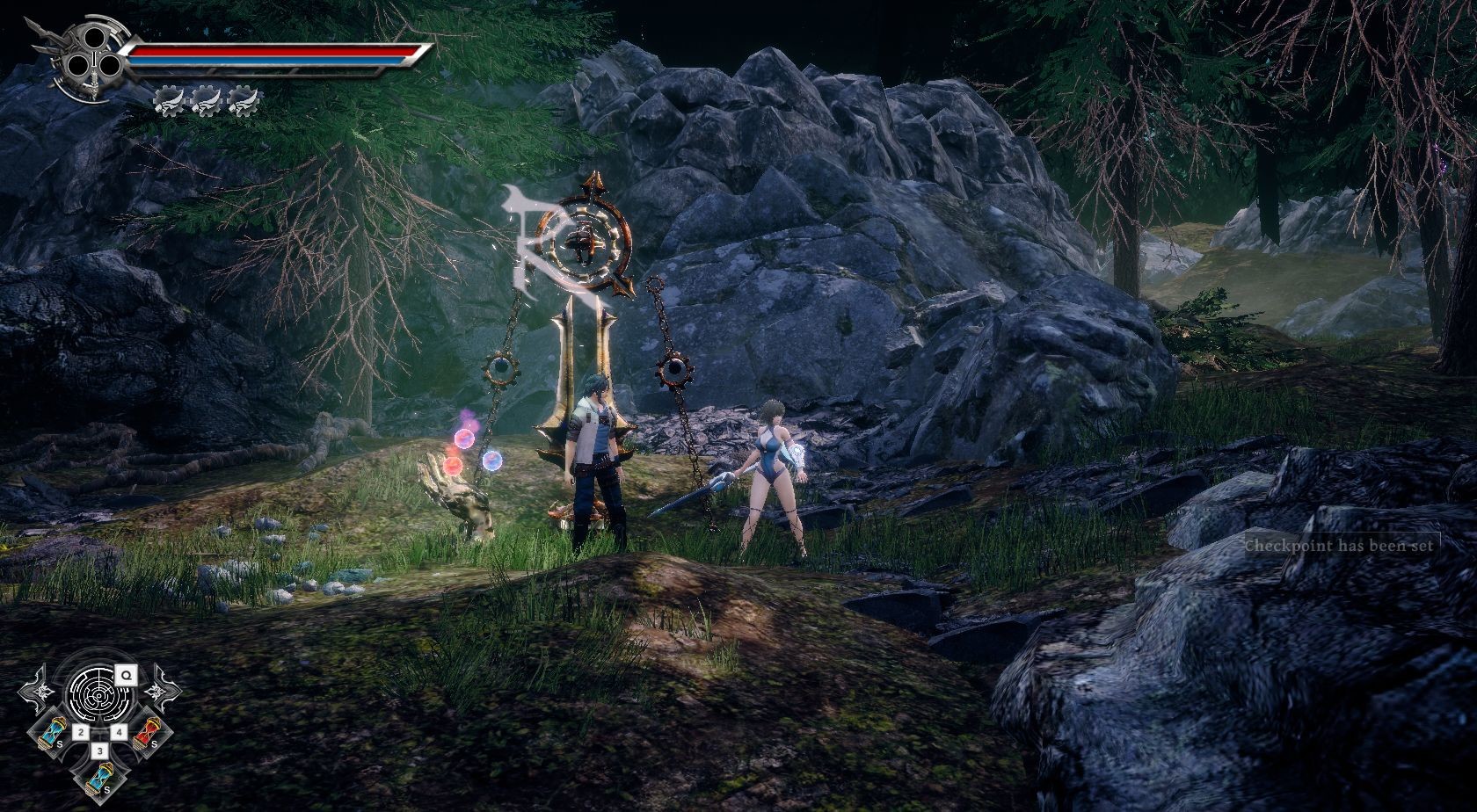Select the keybind 2 tab above the potions

coord(80,731)
